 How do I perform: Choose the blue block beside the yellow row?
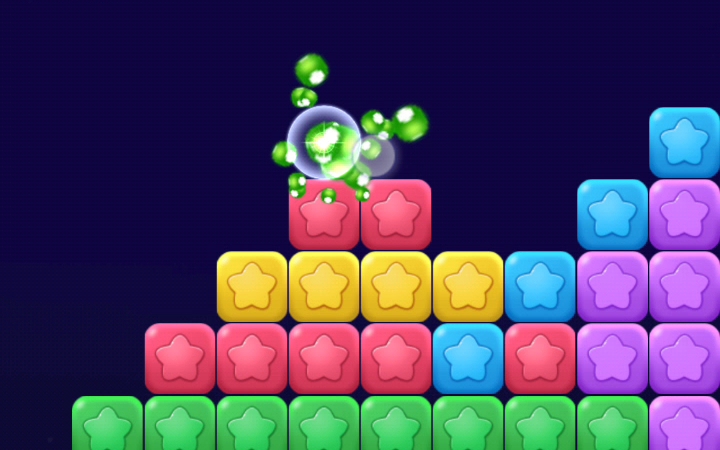[540, 286]
